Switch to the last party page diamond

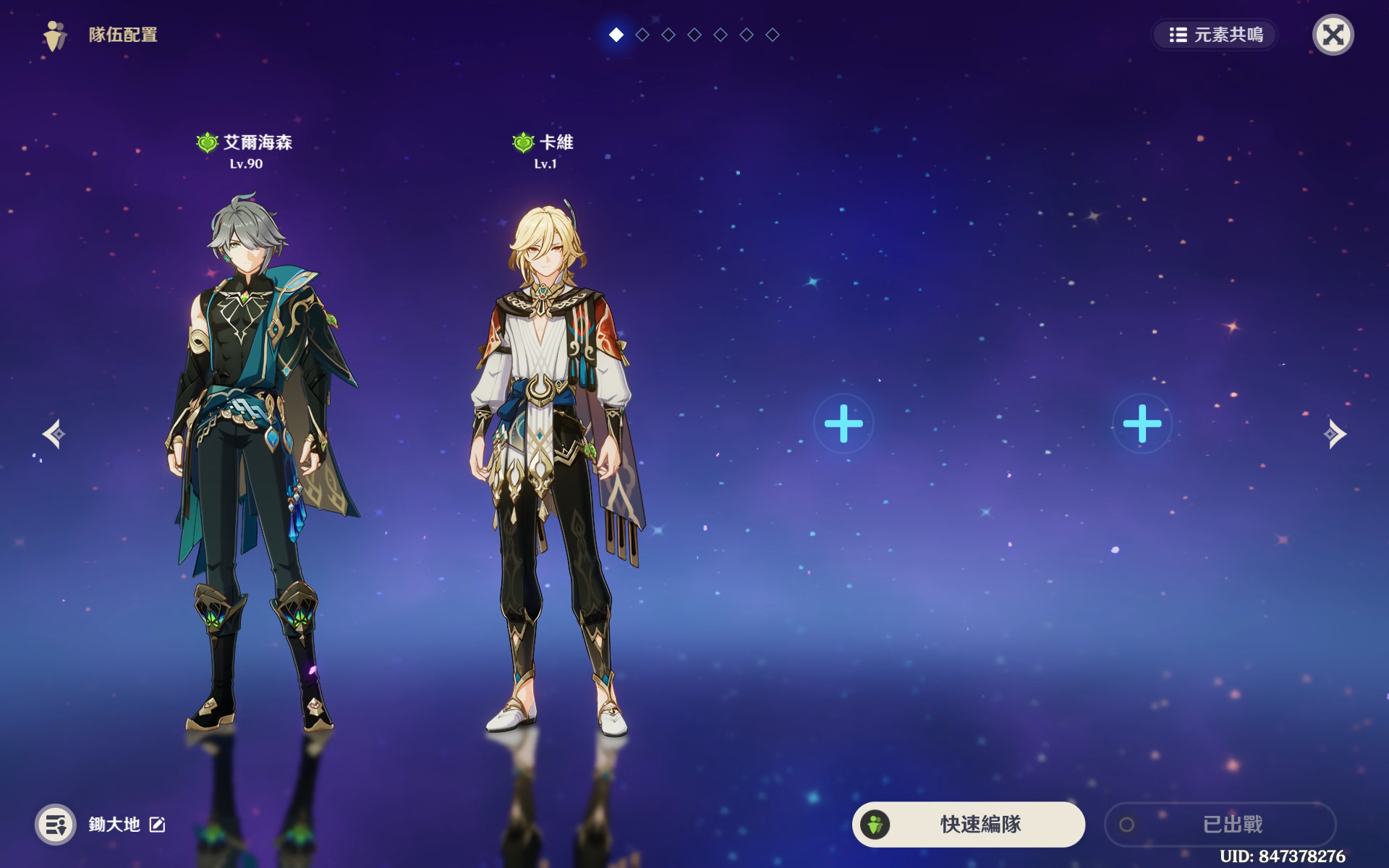point(773,35)
